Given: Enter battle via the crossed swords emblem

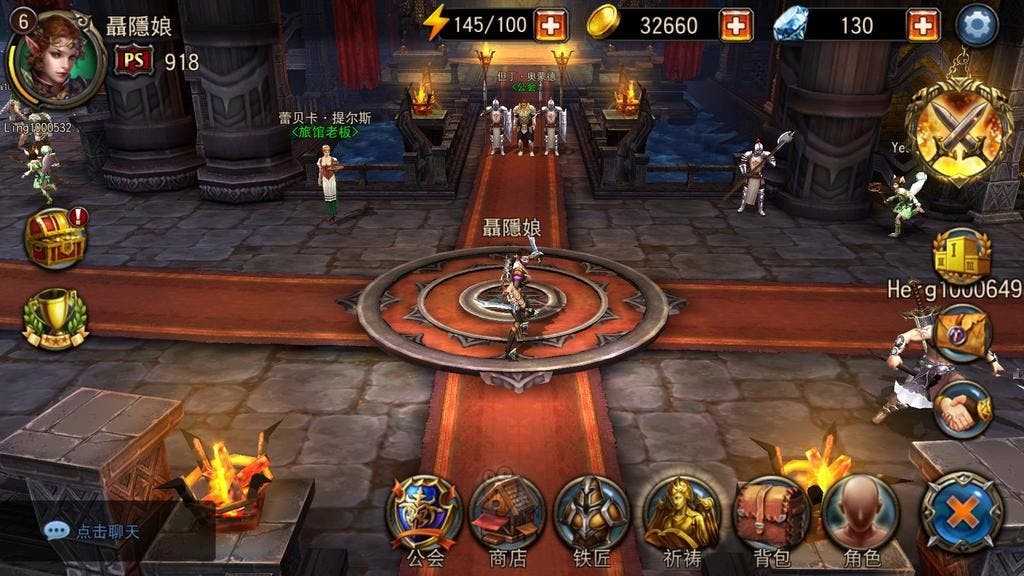Looking at the screenshot, I should (959, 128).
